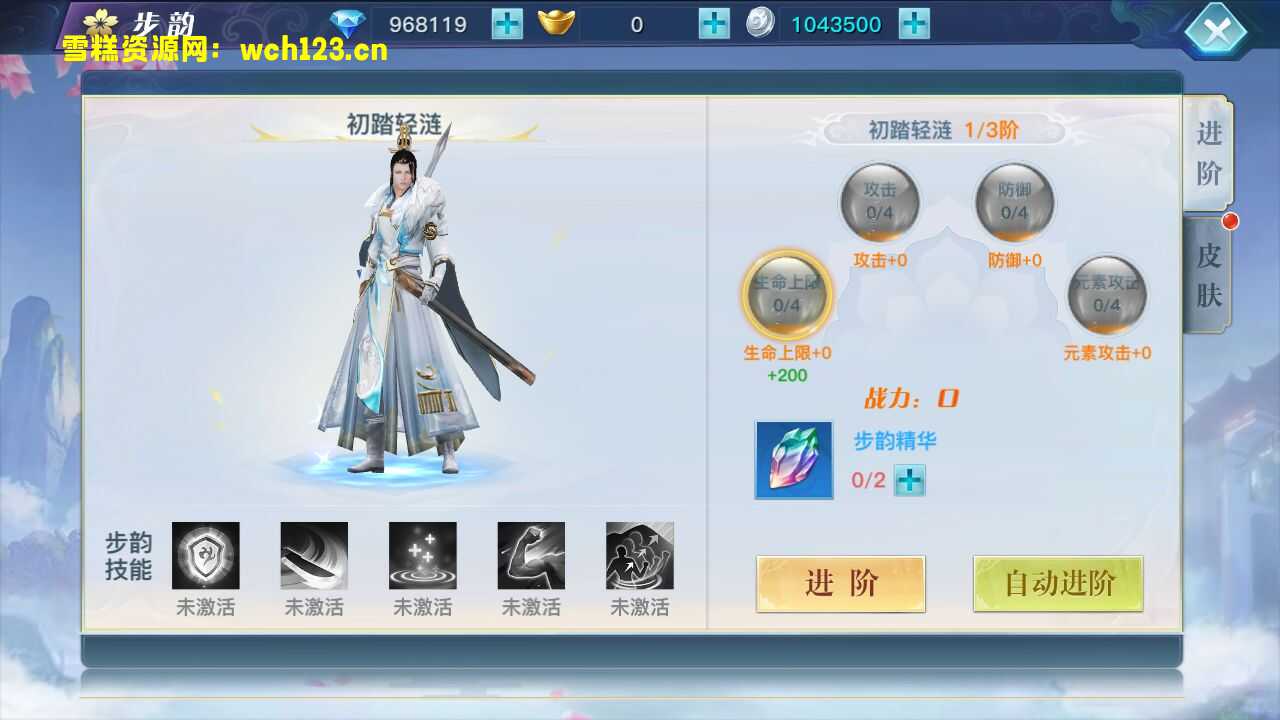Select the 攻击 attribute node orb
The width and height of the screenshot is (1280, 720).
(880, 200)
